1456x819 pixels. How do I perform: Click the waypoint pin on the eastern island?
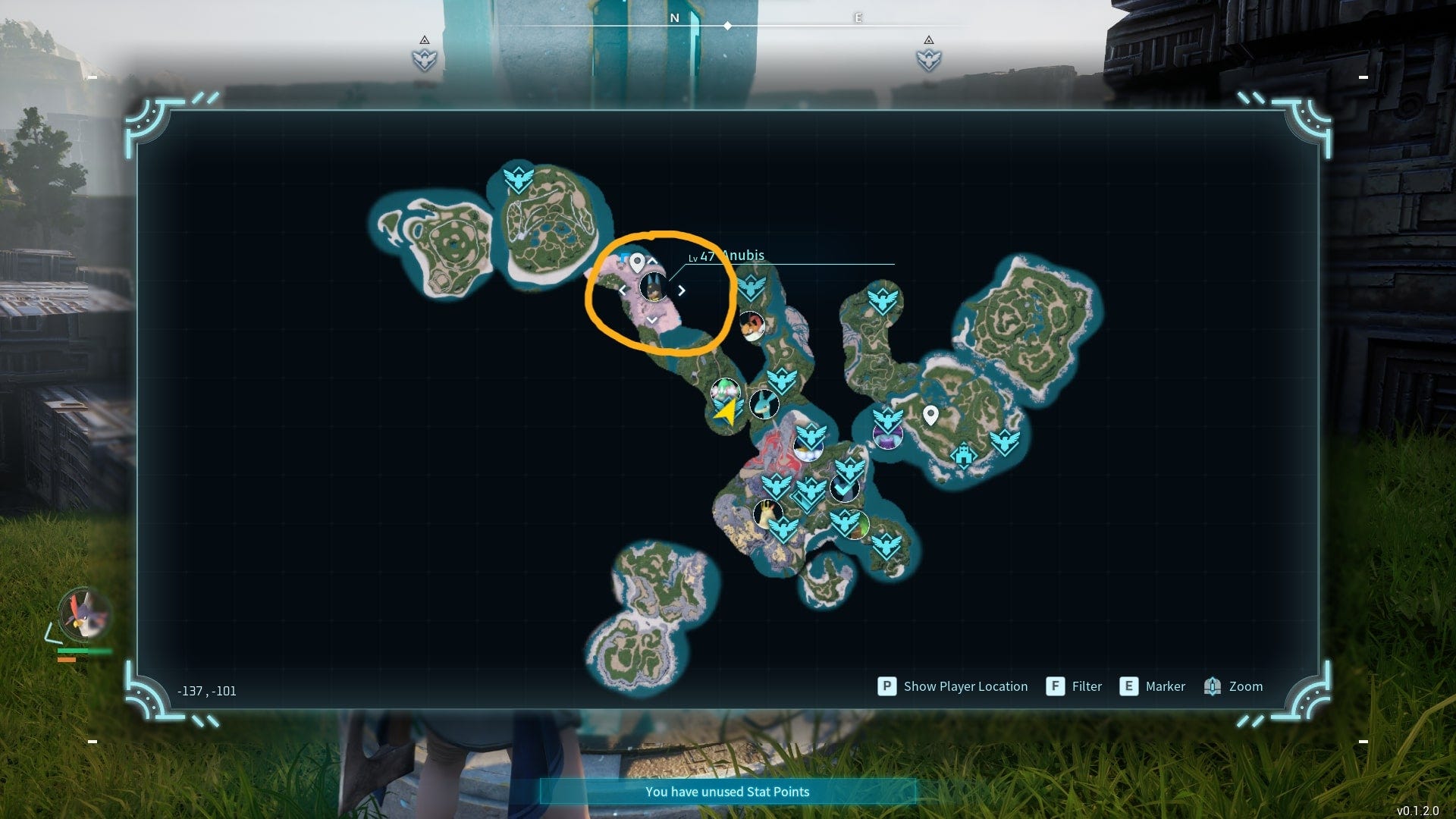point(930,417)
